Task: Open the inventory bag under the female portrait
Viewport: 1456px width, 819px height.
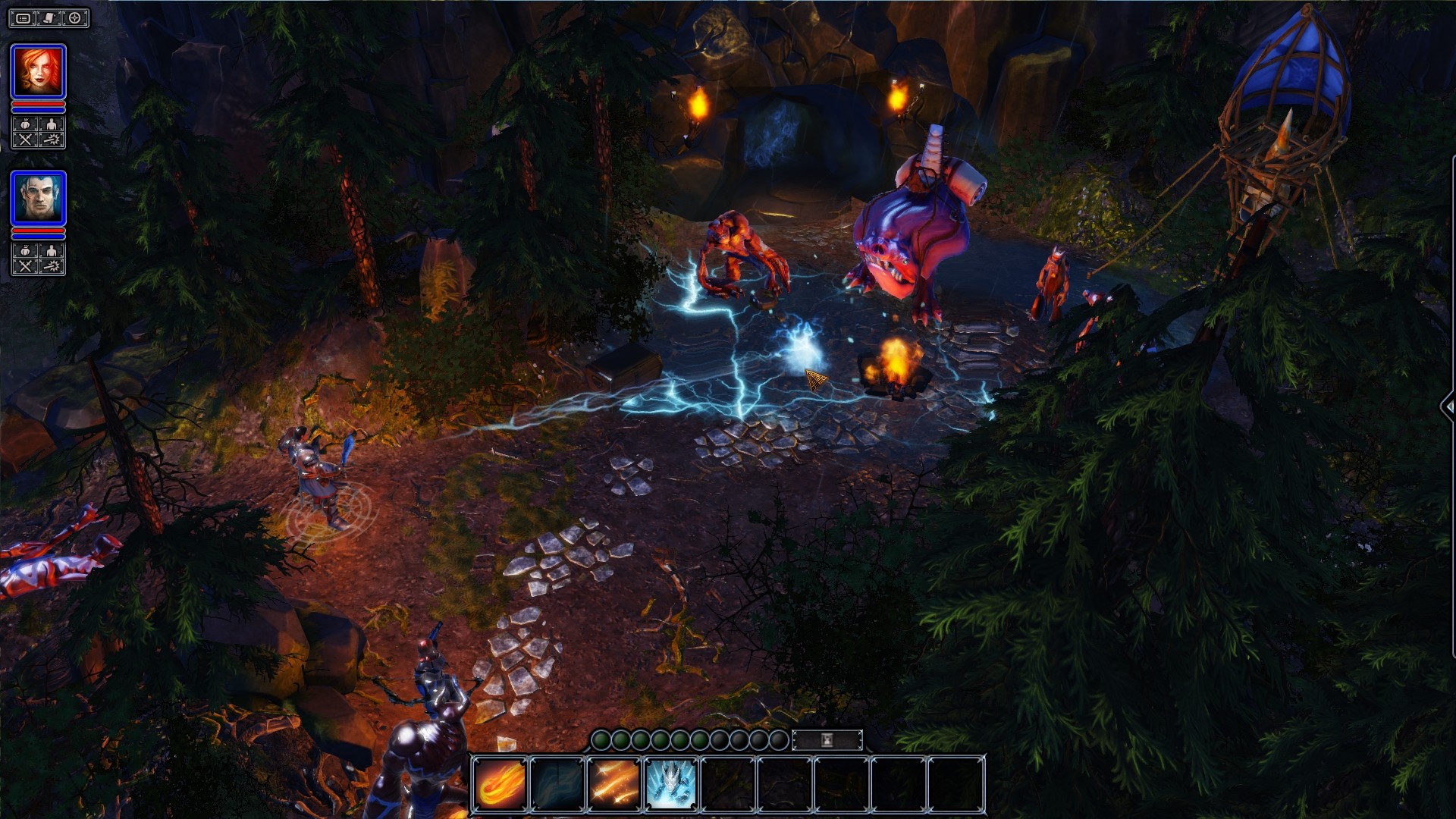Action: coord(26,124)
